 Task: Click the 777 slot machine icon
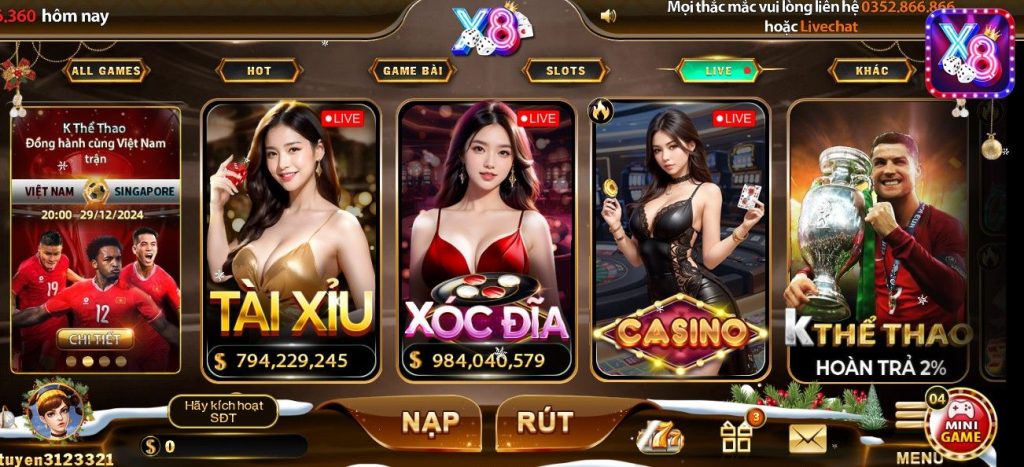[660, 437]
